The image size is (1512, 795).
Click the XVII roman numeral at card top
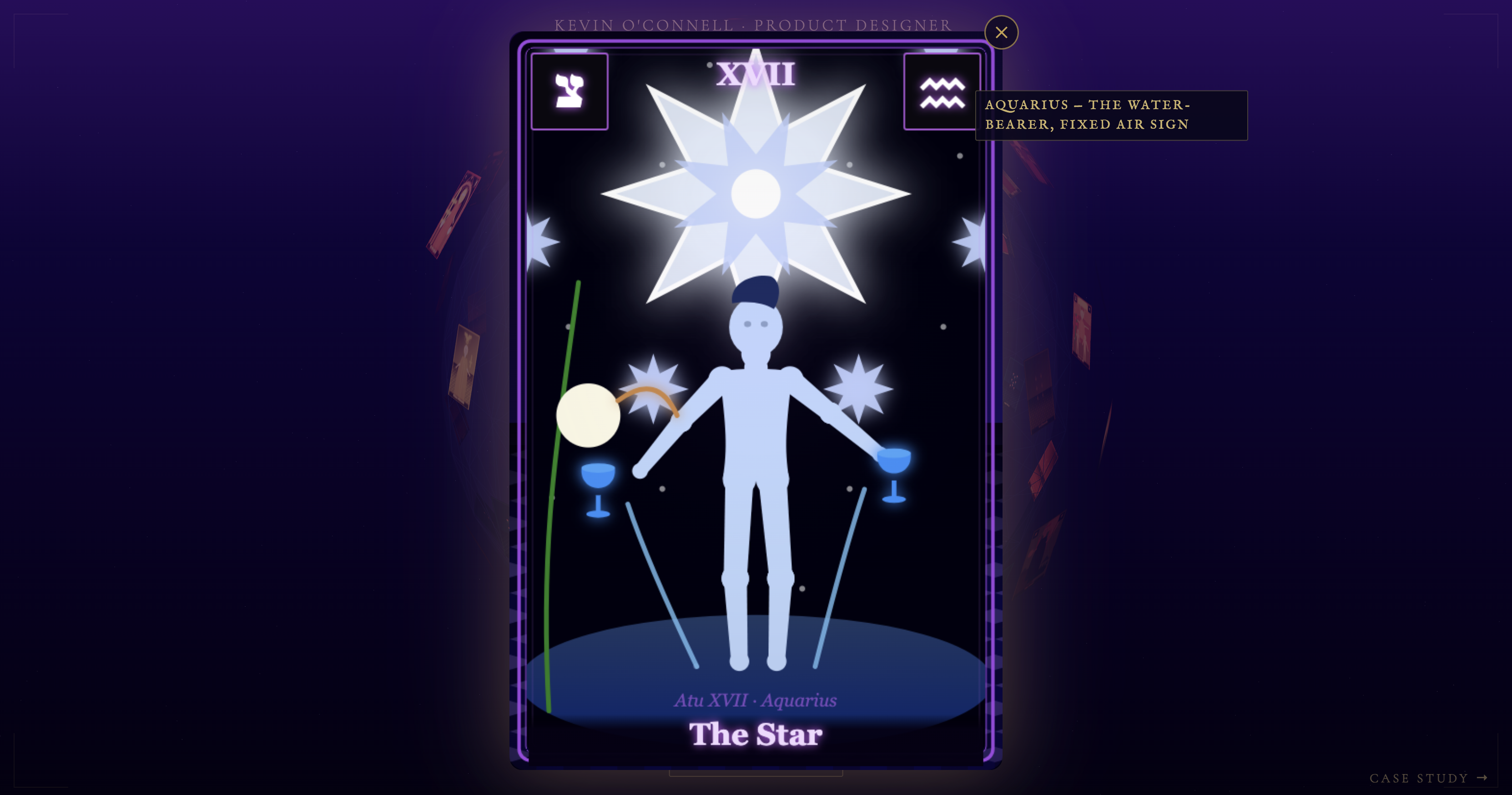point(756,74)
